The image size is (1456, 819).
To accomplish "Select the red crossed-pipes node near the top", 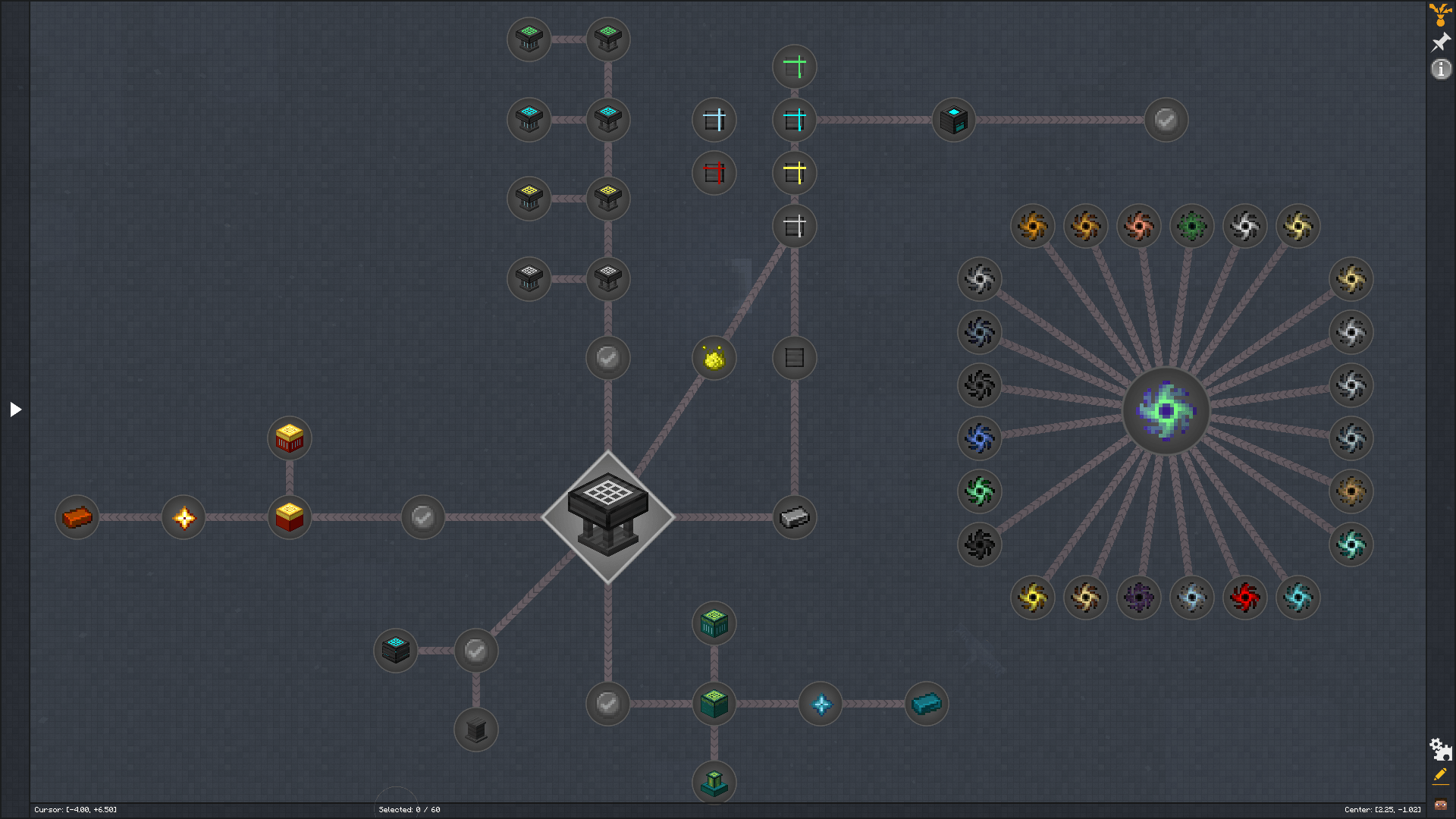I will pyautogui.click(x=714, y=173).
